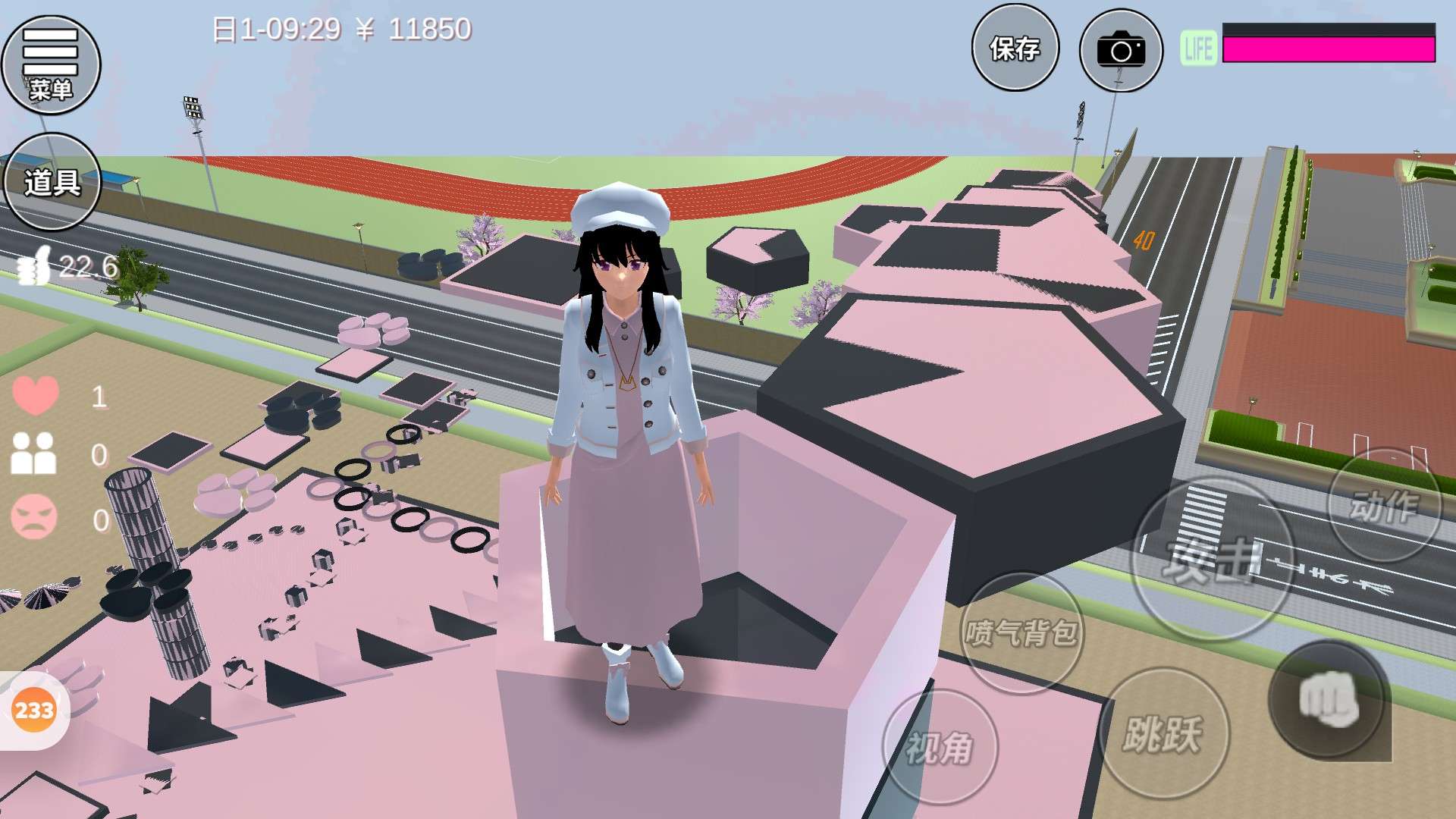Tap the thumbs-up likes icon
This screenshot has width=1456, height=819.
(34, 267)
